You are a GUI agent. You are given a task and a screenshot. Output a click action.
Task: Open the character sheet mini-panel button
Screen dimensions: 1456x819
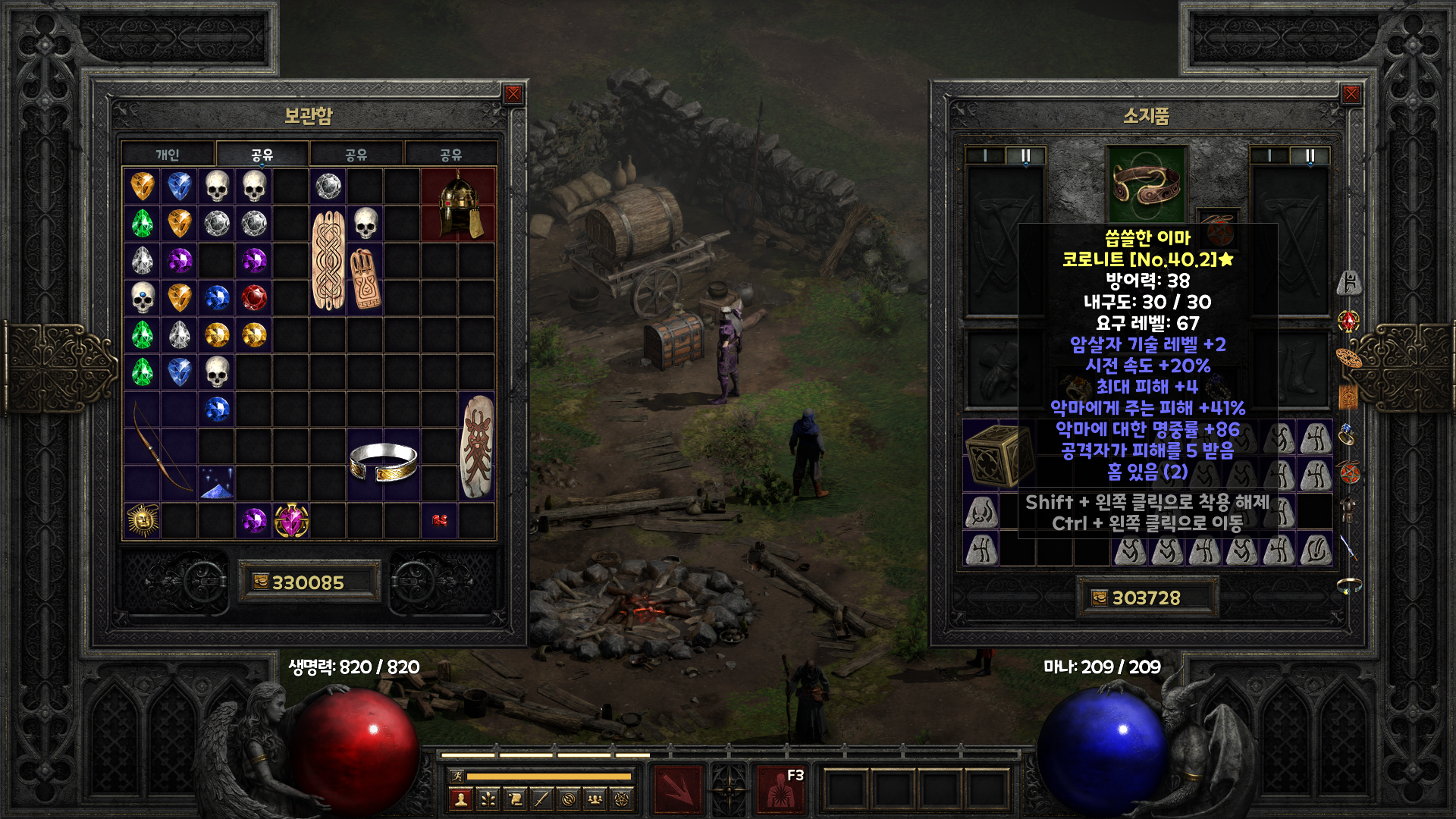click(x=461, y=799)
